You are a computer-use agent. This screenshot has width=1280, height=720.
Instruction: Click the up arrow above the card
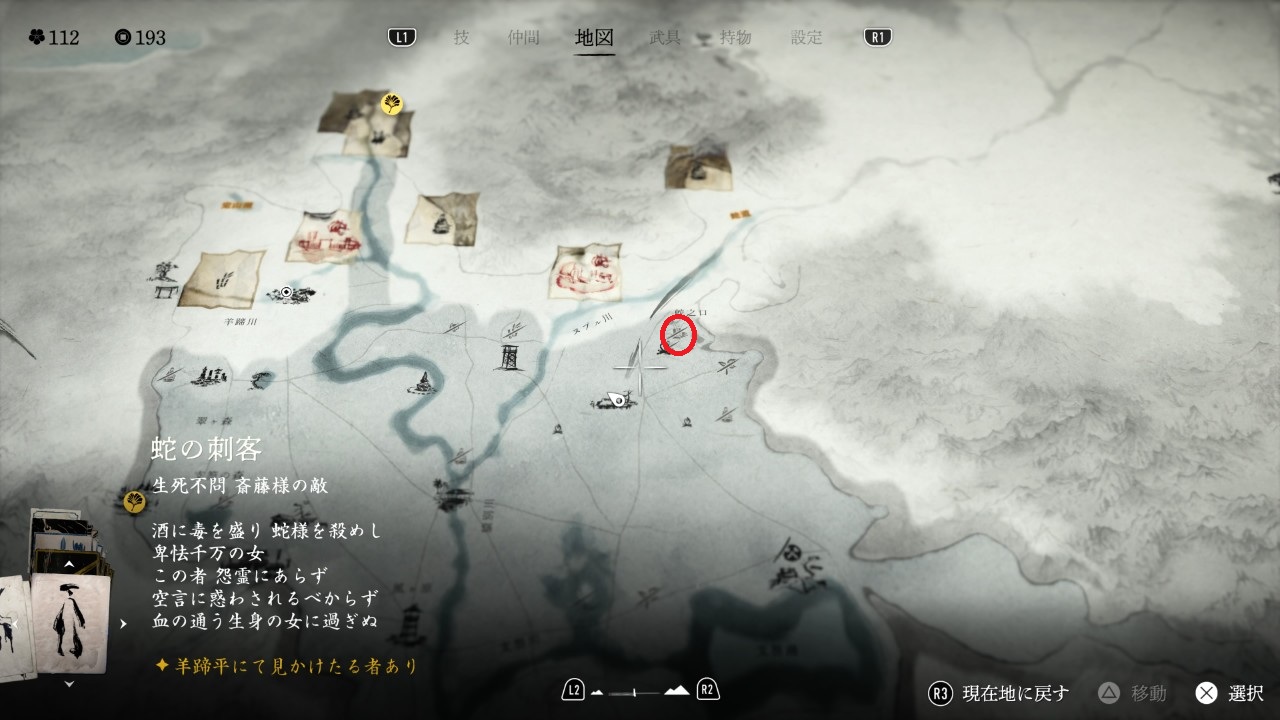click(69, 564)
